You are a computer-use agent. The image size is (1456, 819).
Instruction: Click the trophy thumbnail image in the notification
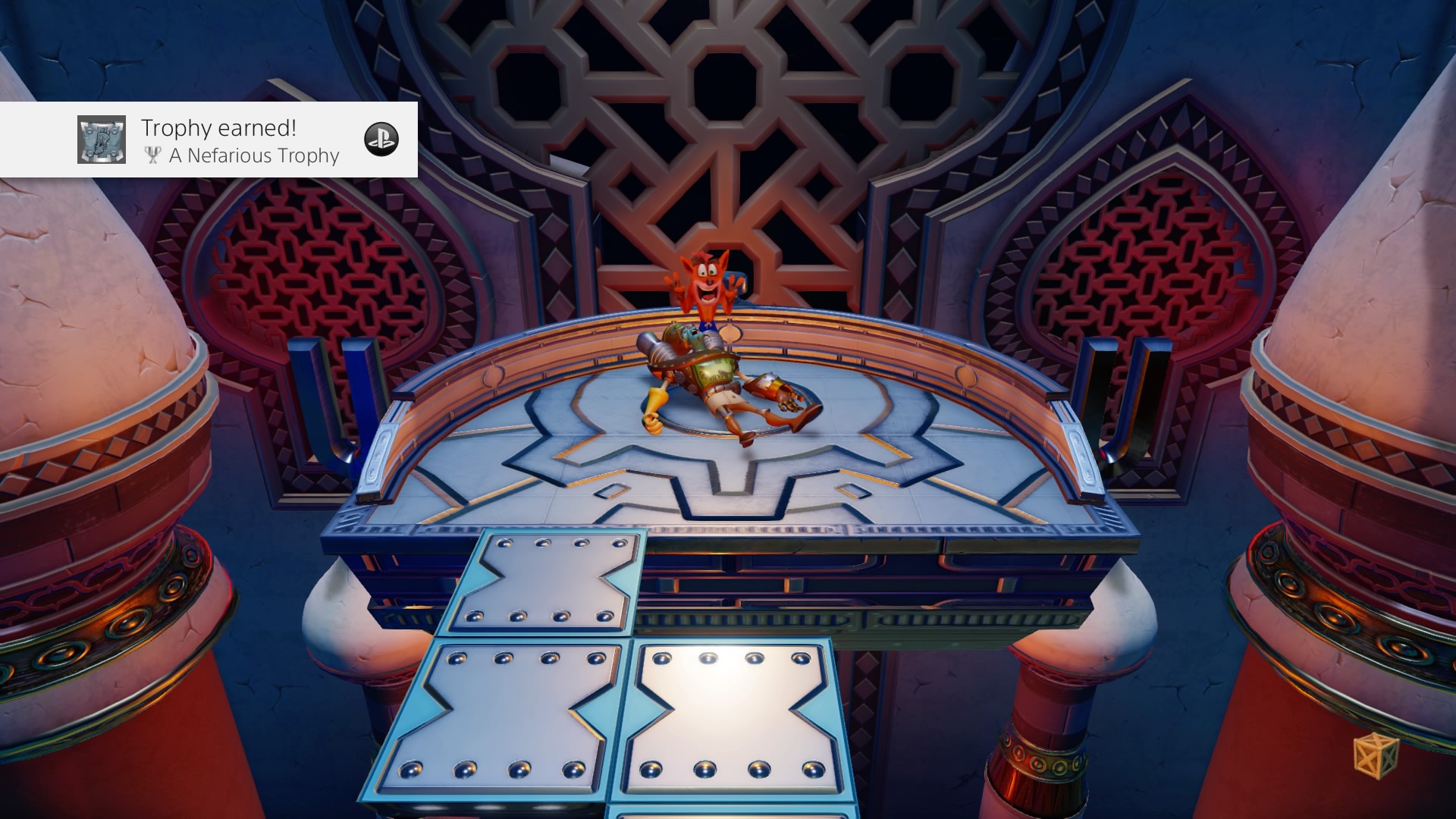[102, 140]
